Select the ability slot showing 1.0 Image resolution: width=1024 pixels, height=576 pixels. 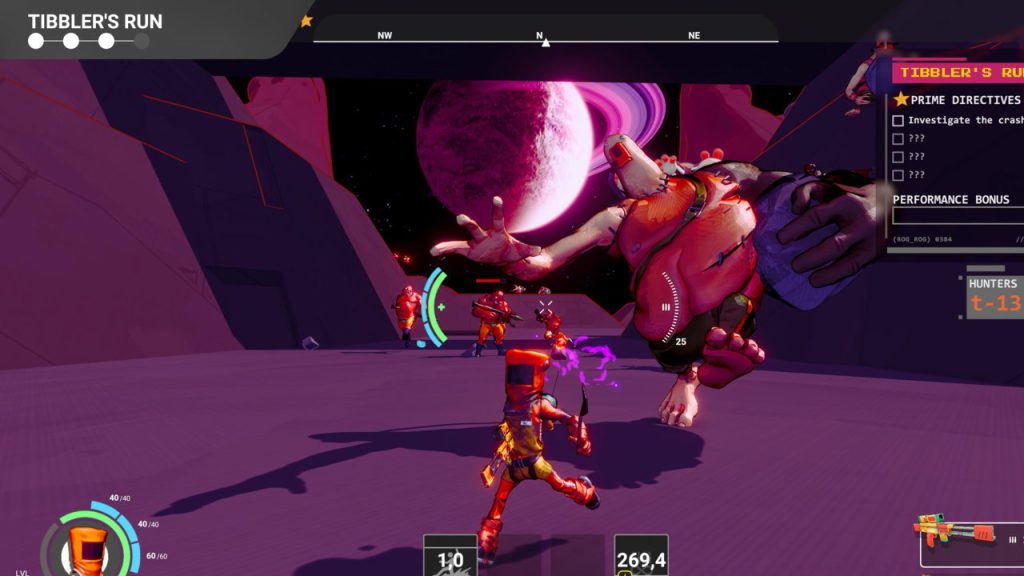pyautogui.click(x=449, y=557)
